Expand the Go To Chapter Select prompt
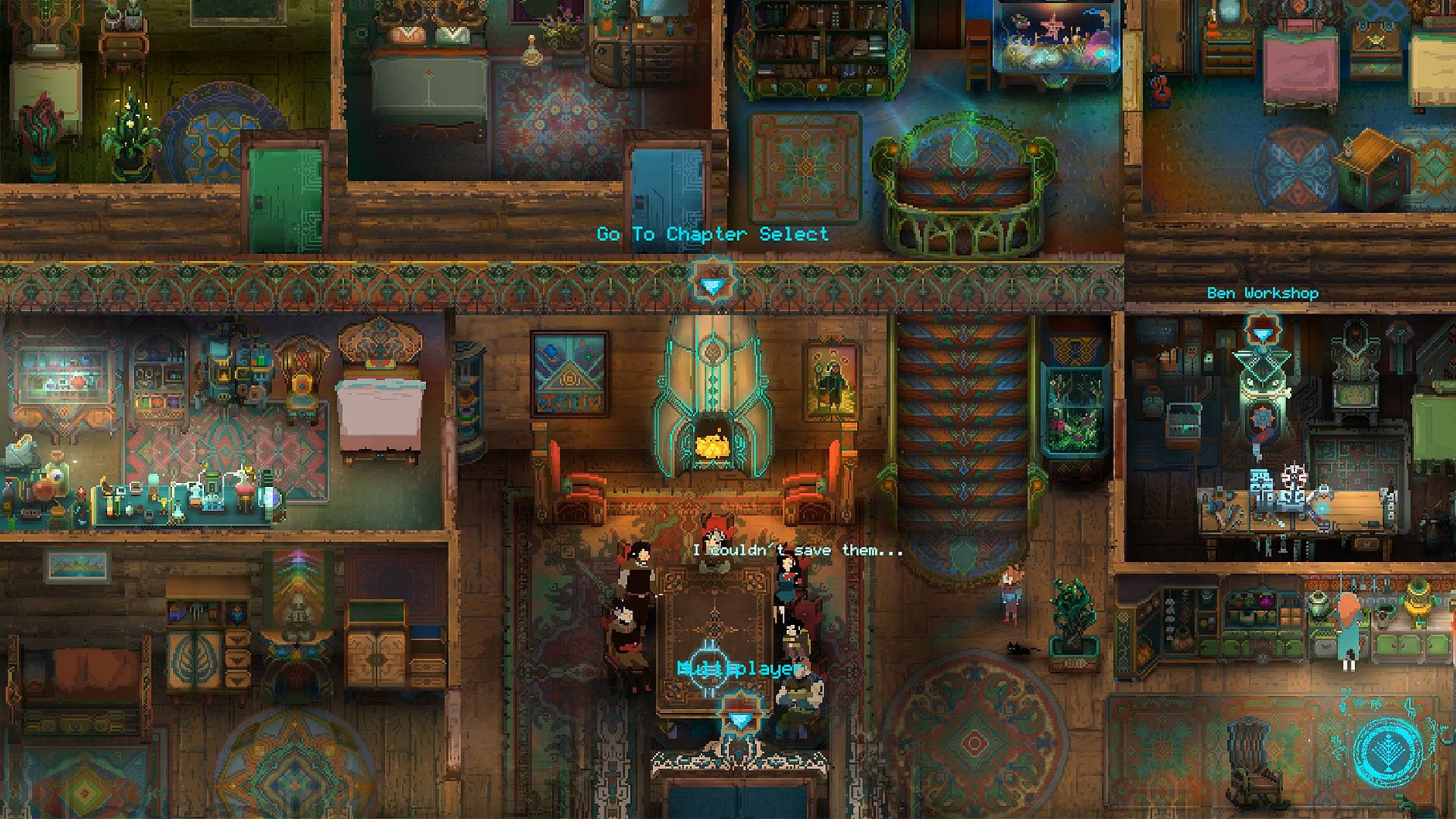The image size is (1456, 819). pos(711,235)
